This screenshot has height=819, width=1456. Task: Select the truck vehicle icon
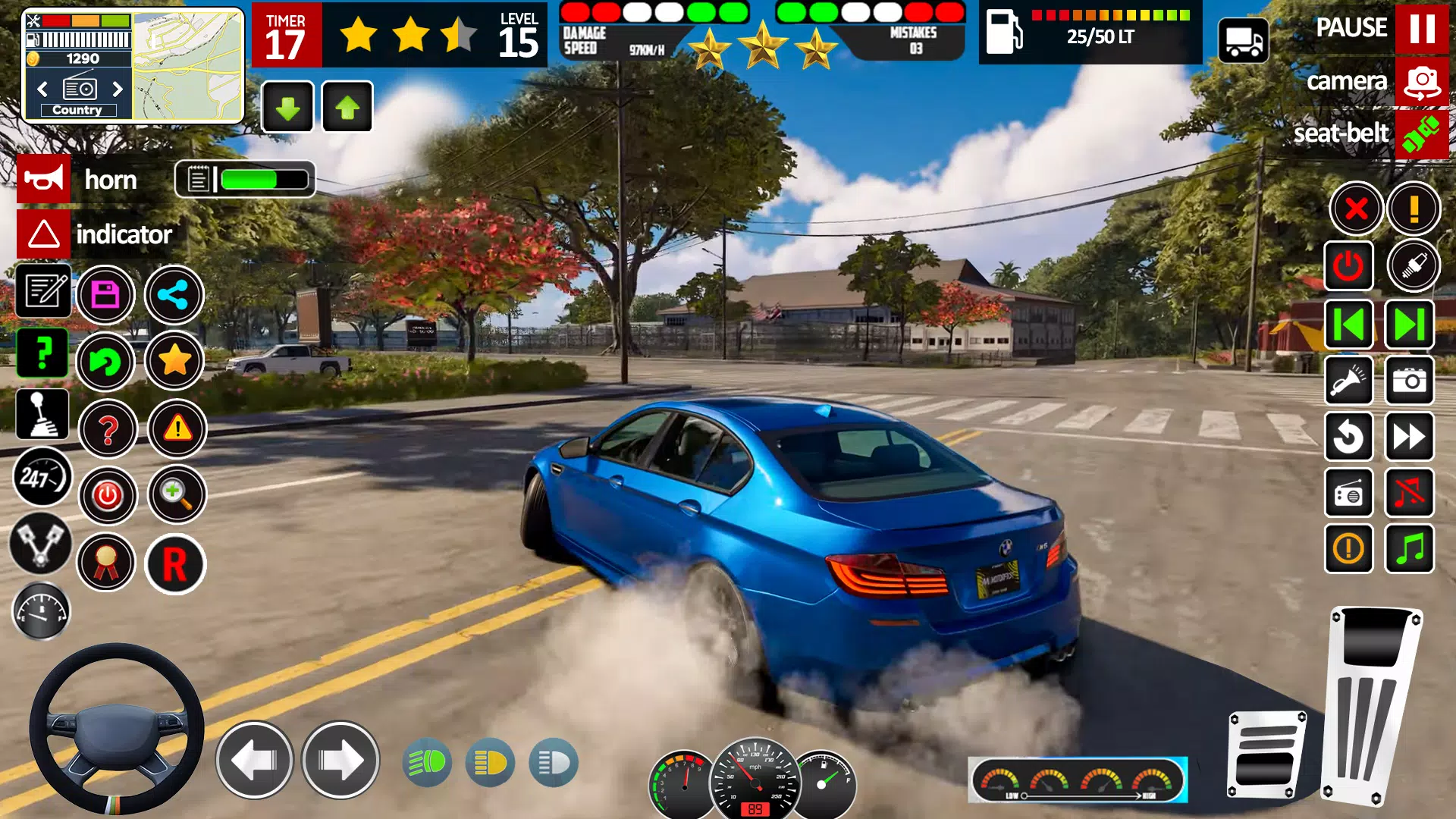[1244, 40]
